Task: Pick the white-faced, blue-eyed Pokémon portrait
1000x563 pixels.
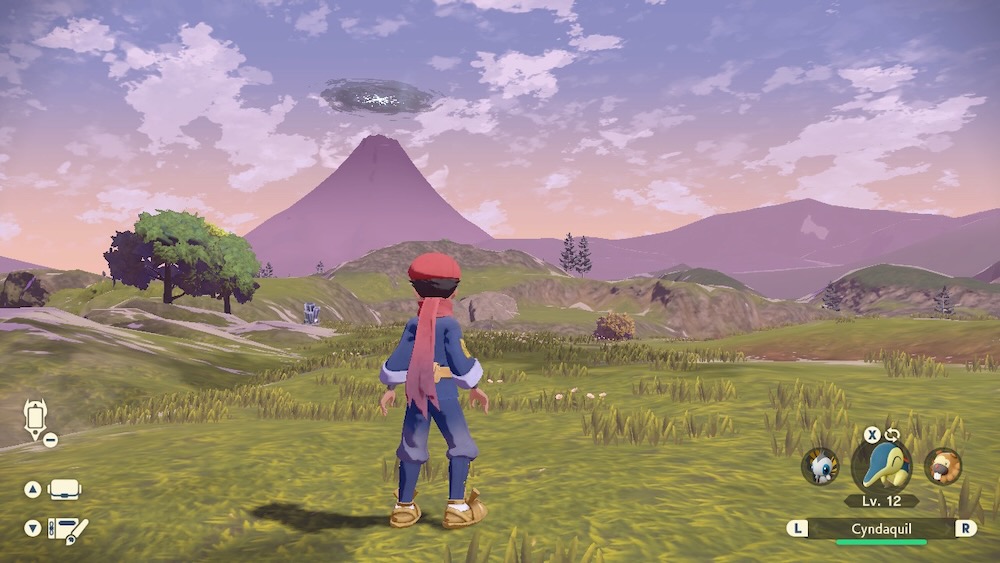Action: point(820,466)
